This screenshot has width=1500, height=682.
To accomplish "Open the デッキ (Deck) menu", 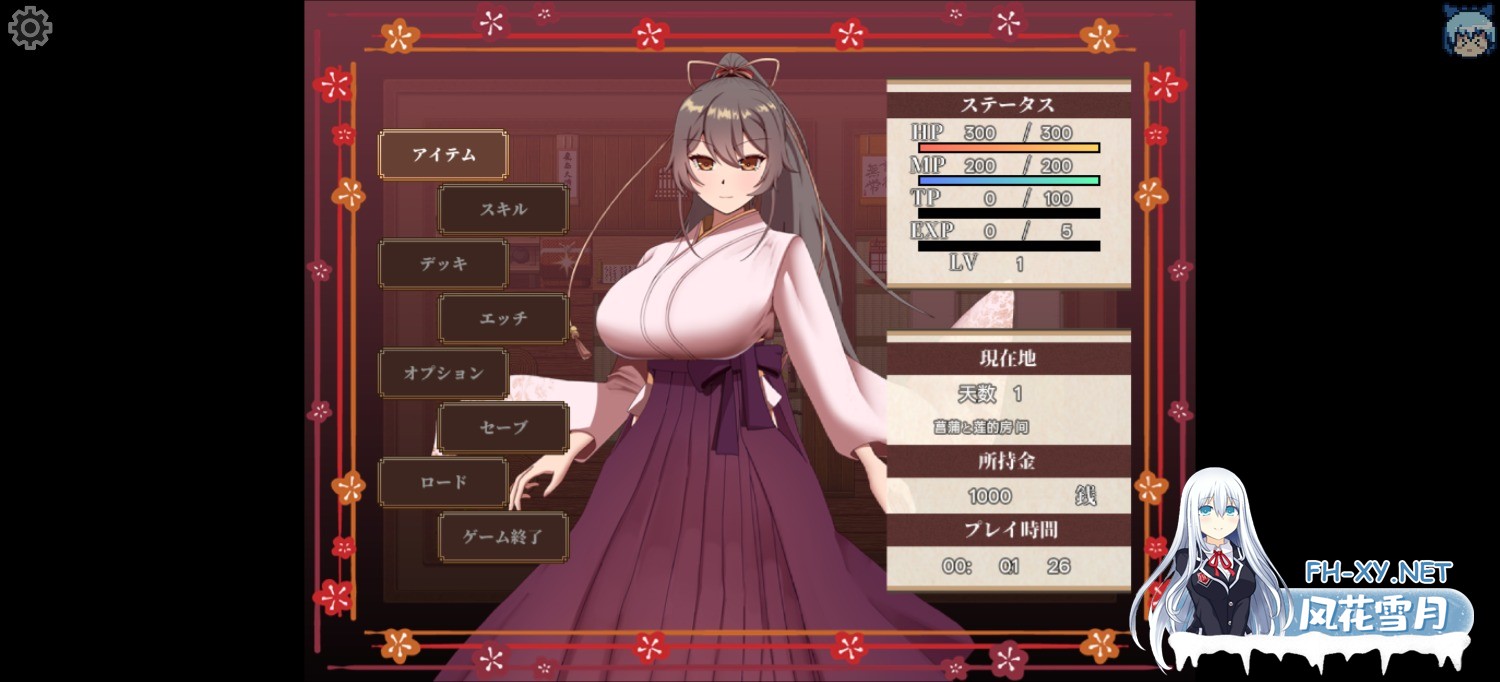I will point(443,264).
